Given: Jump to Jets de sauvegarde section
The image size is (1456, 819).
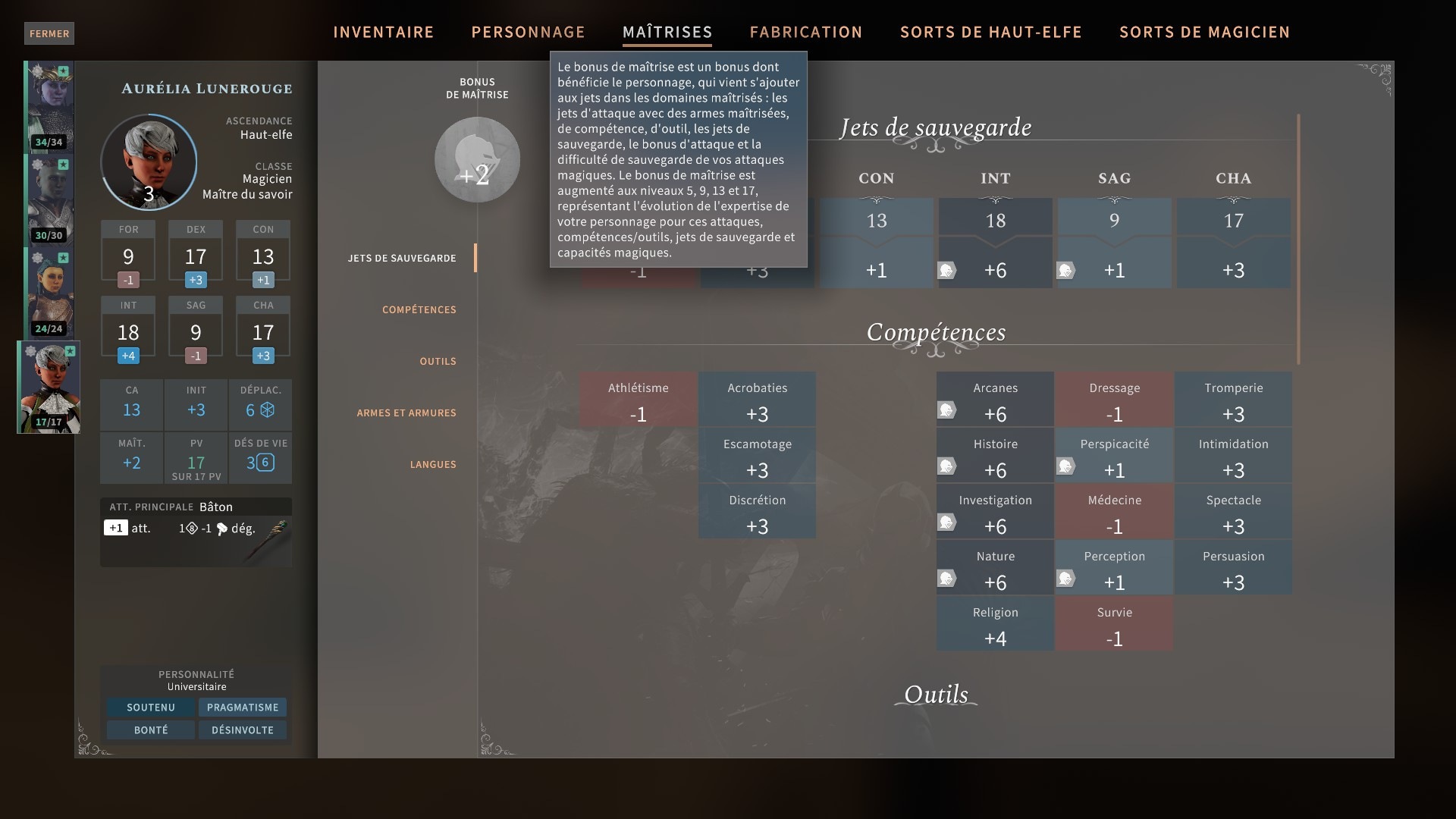Looking at the screenshot, I should 402,258.
